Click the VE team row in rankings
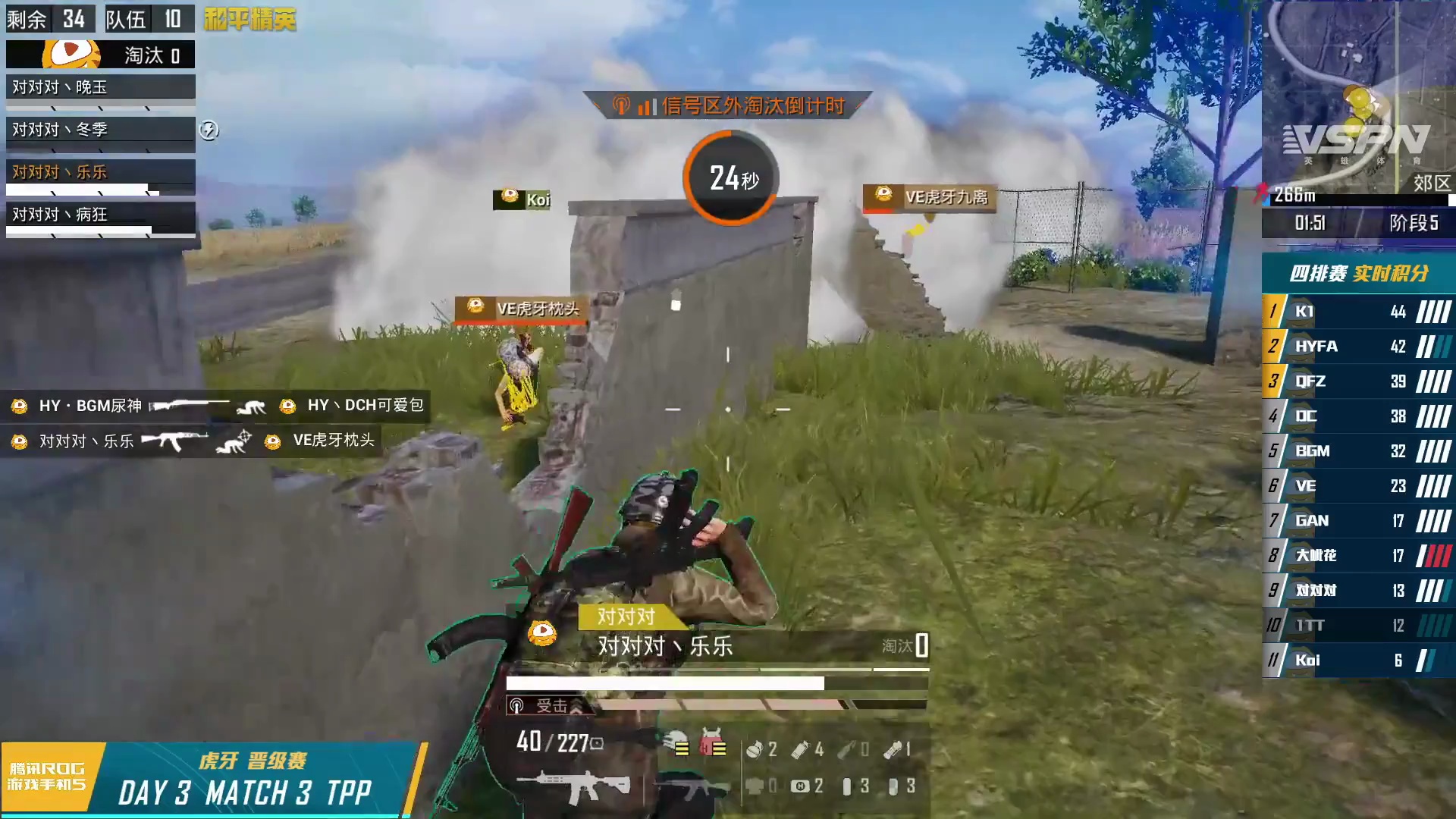 coord(1357,486)
